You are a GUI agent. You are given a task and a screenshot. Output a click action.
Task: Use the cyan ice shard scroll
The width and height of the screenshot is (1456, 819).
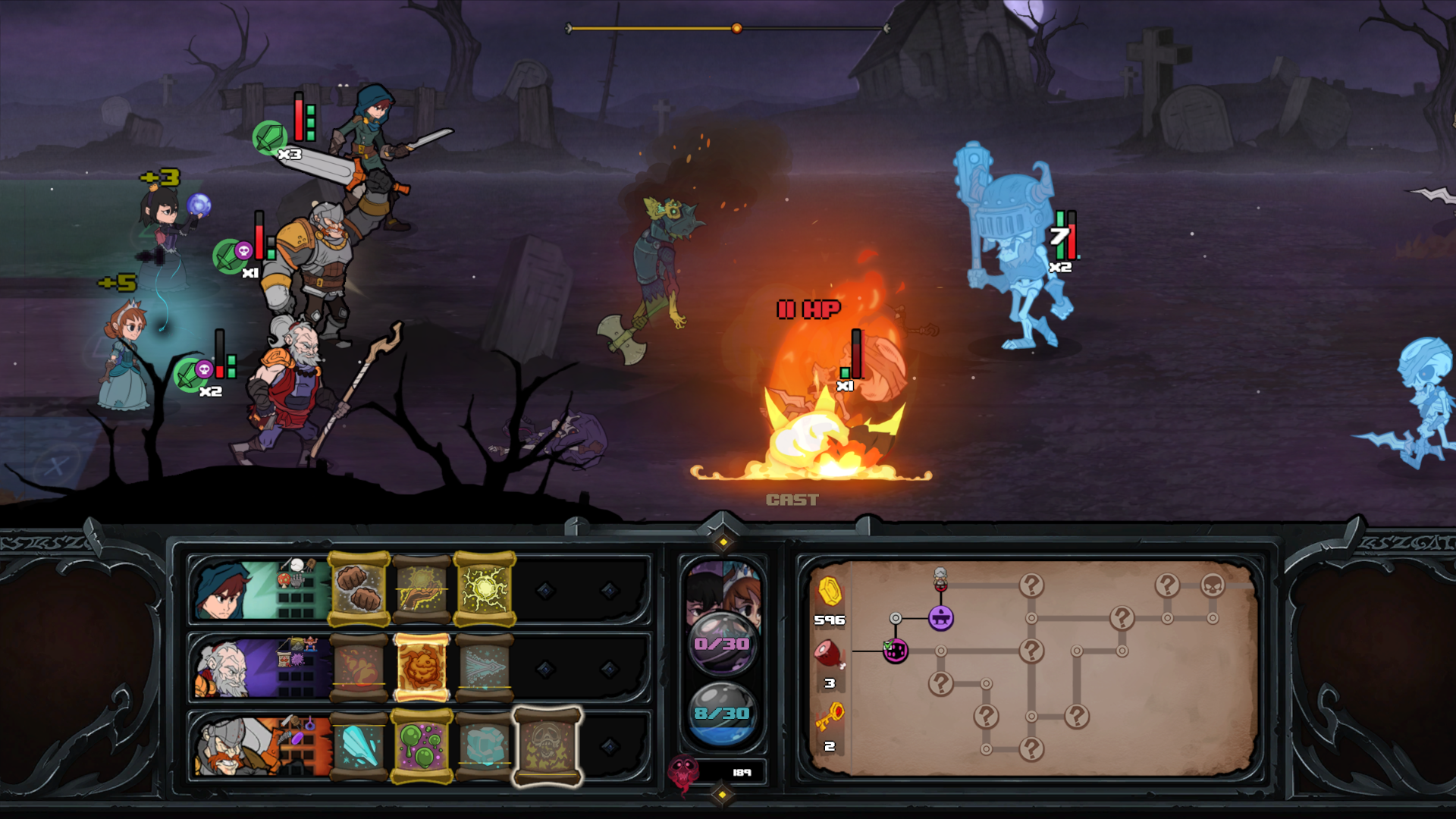[359, 746]
